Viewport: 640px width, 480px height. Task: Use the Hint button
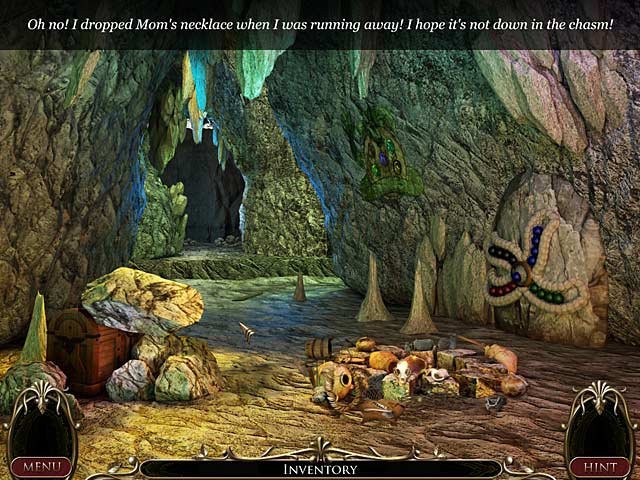[x=599, y=466]
